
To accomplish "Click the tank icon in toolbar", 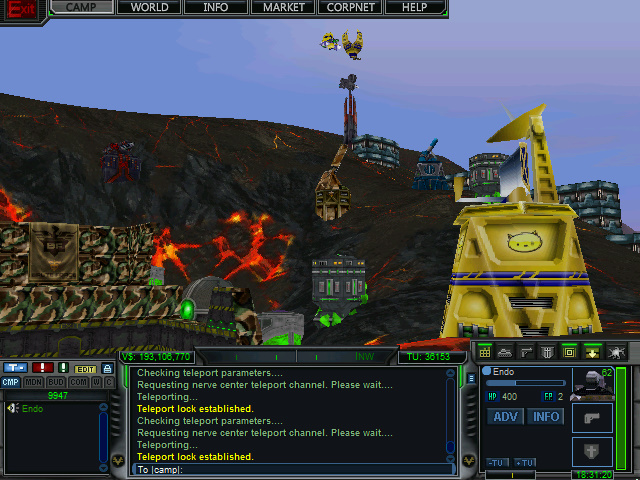I will (505, 351).
